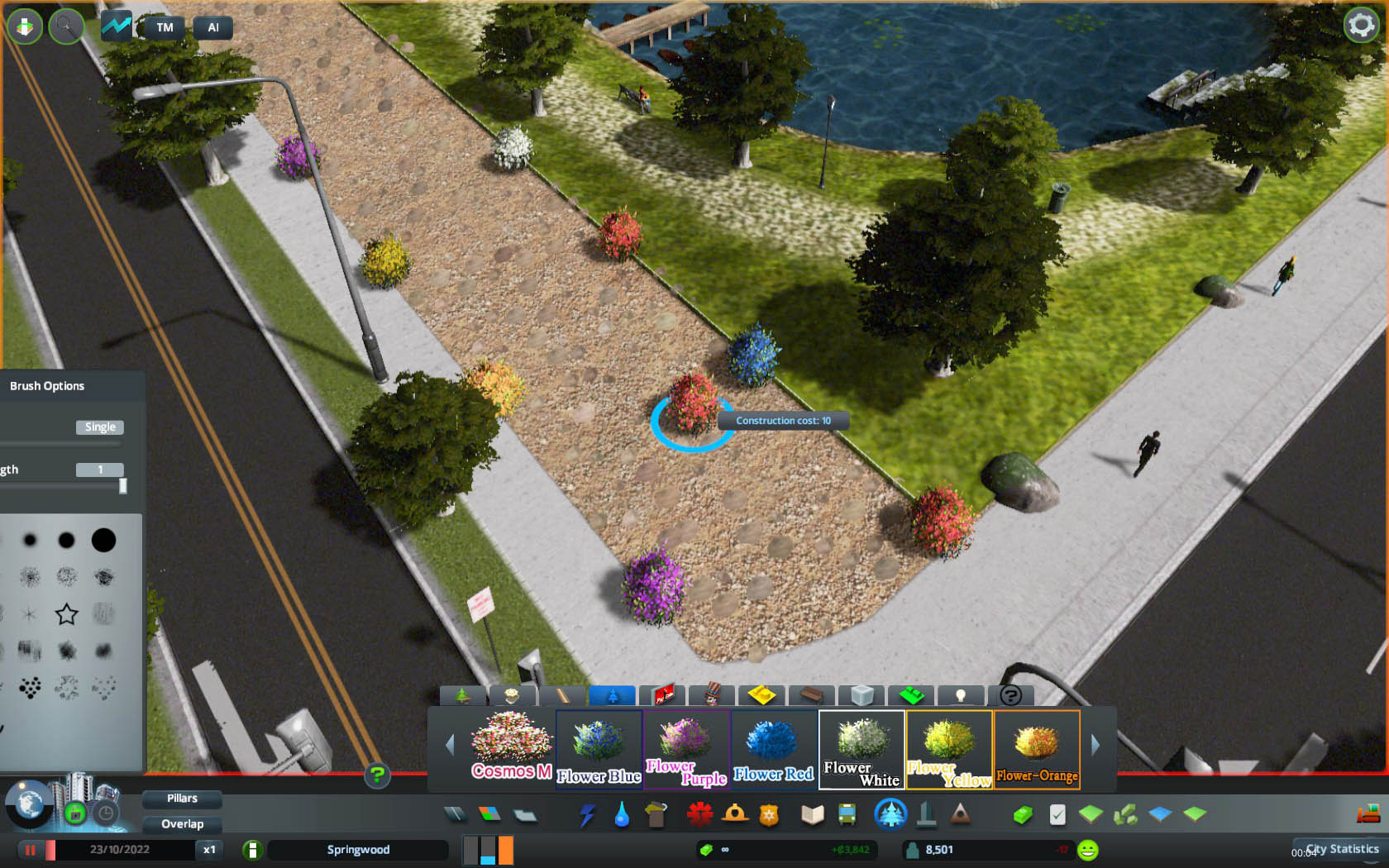Image resolution: width=1389 pixels, height=868 pixels.
Task: Toggle the Overlap option
Action: tap(182, 824)
